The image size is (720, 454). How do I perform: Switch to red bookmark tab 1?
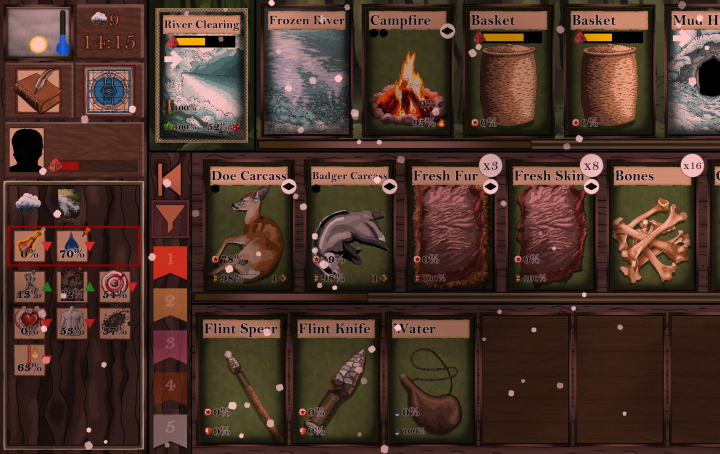point(170,263)
